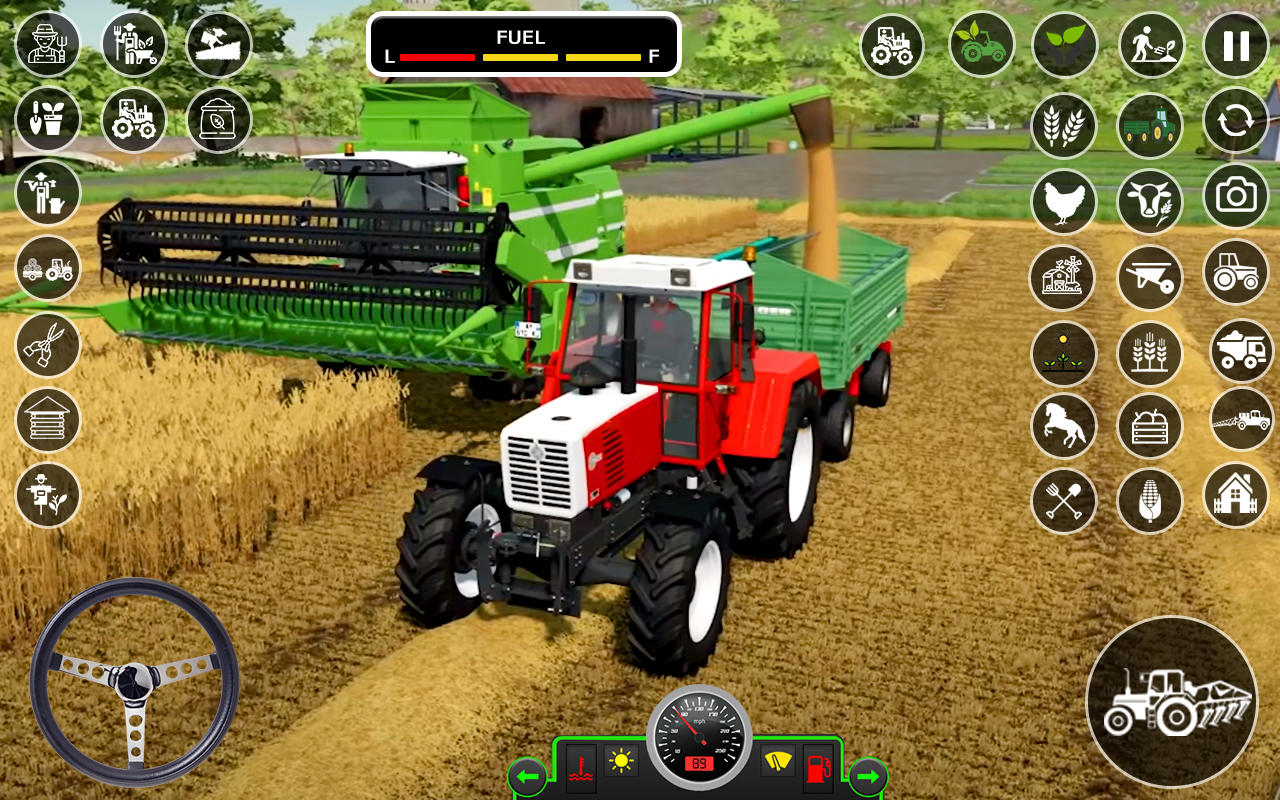Select the pruning shears icon

pyautogui.click(x=48, y=345)
